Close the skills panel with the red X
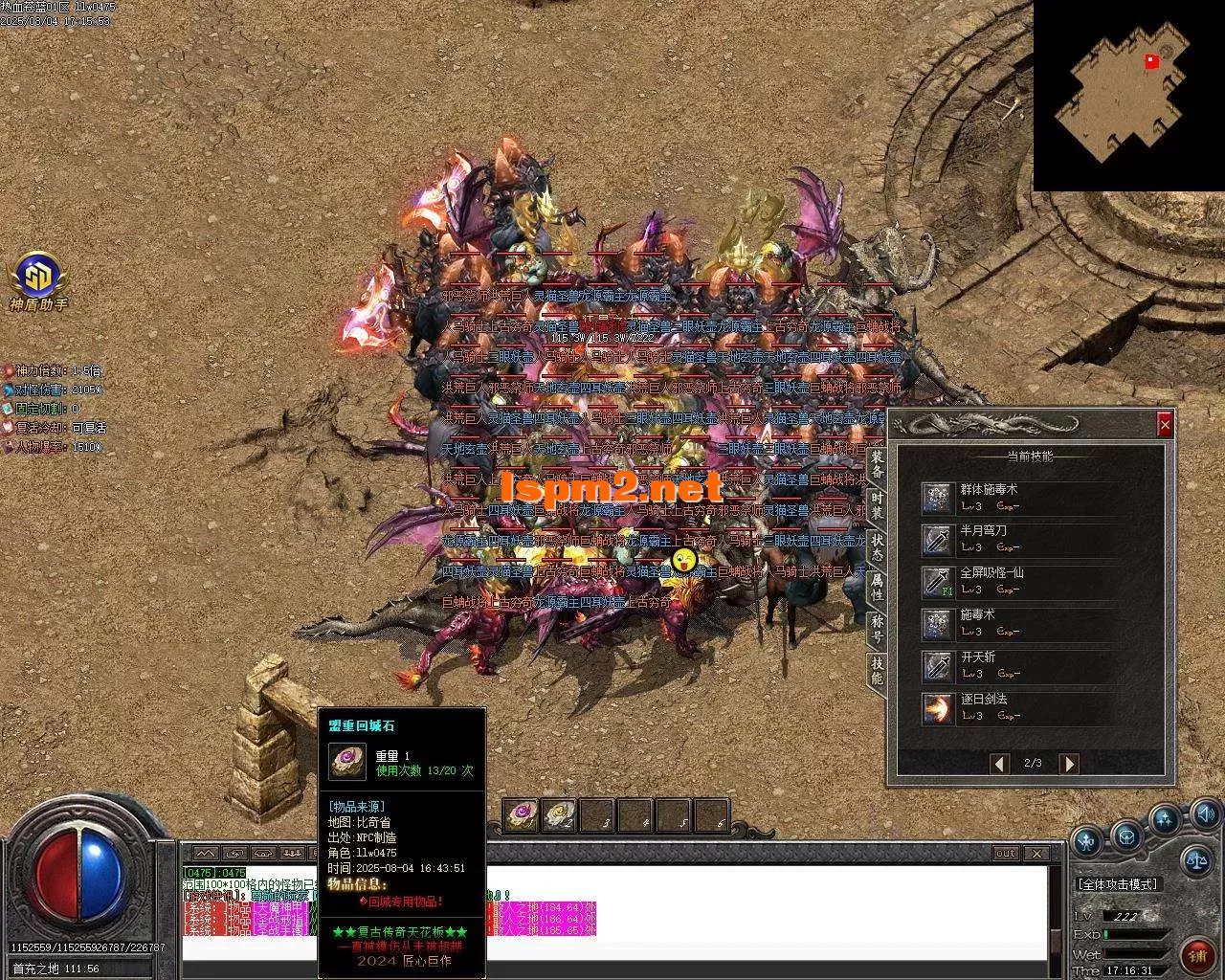Screen dimensions: 1225x980 [1164, 424]
